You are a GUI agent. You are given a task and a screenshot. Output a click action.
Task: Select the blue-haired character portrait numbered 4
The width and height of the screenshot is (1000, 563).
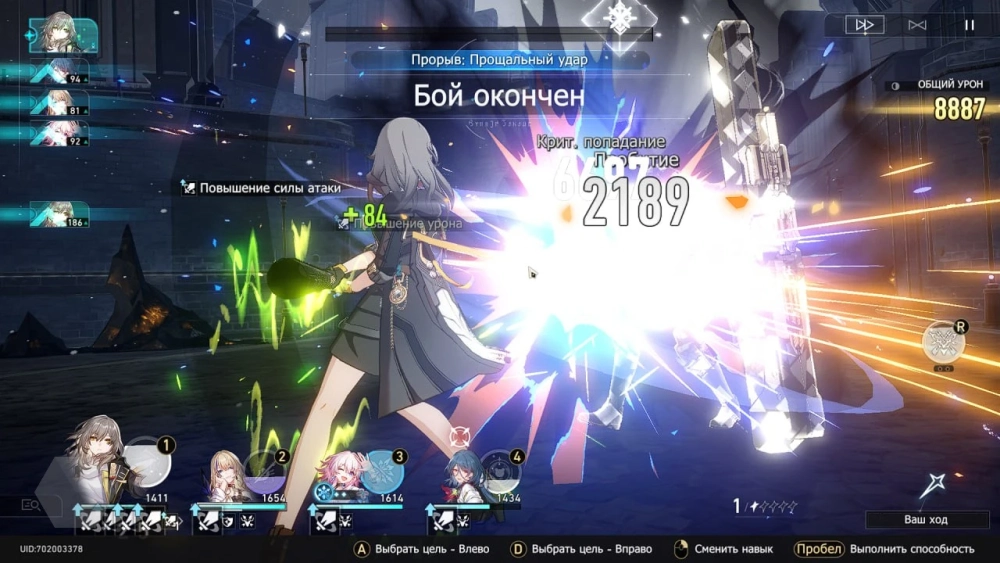[x=461, y=472]
